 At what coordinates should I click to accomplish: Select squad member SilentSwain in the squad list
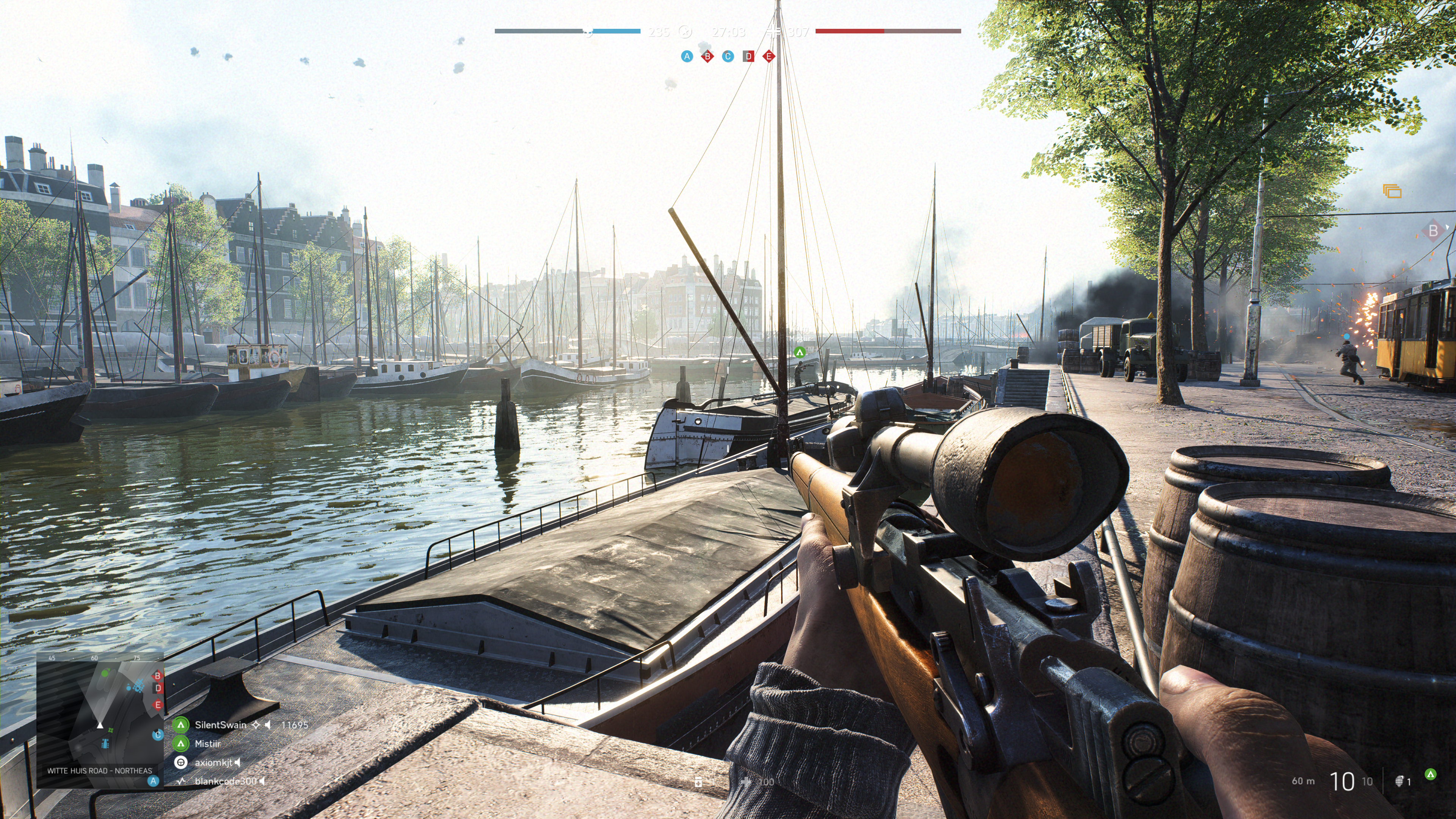[x=220, y=725]
